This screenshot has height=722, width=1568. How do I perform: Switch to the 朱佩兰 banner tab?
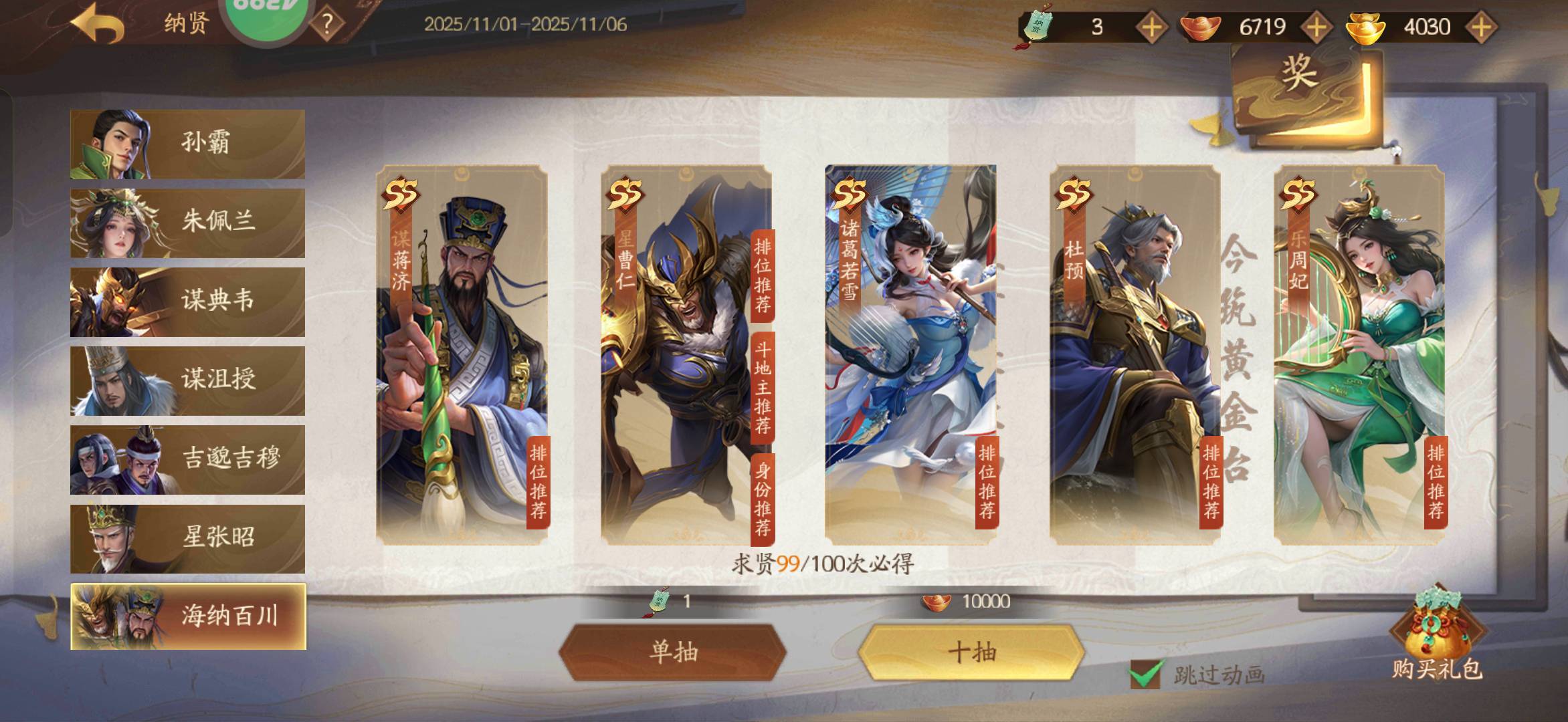click(x=187, y=223)
